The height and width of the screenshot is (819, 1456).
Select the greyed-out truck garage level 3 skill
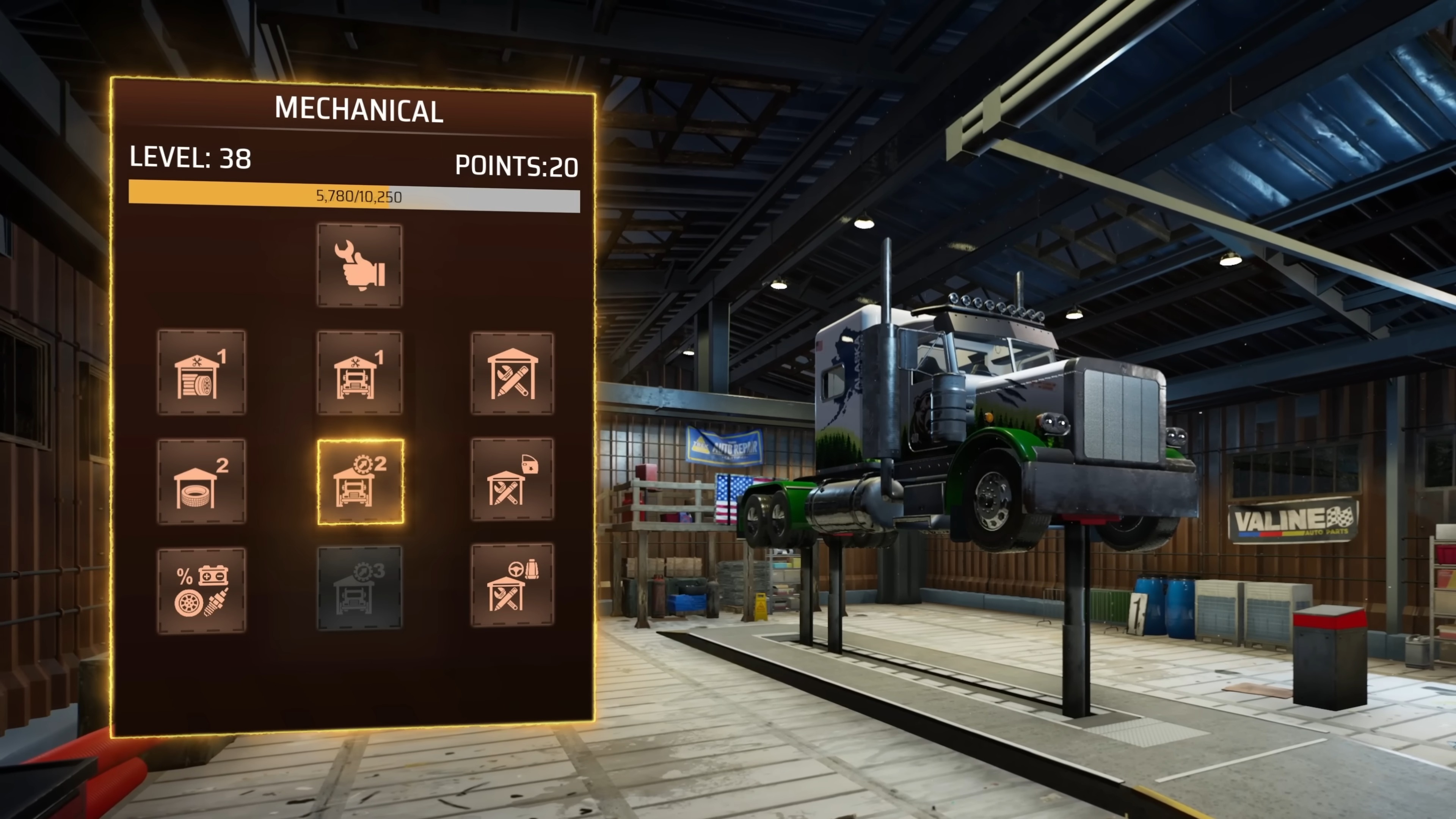(359, 588)
